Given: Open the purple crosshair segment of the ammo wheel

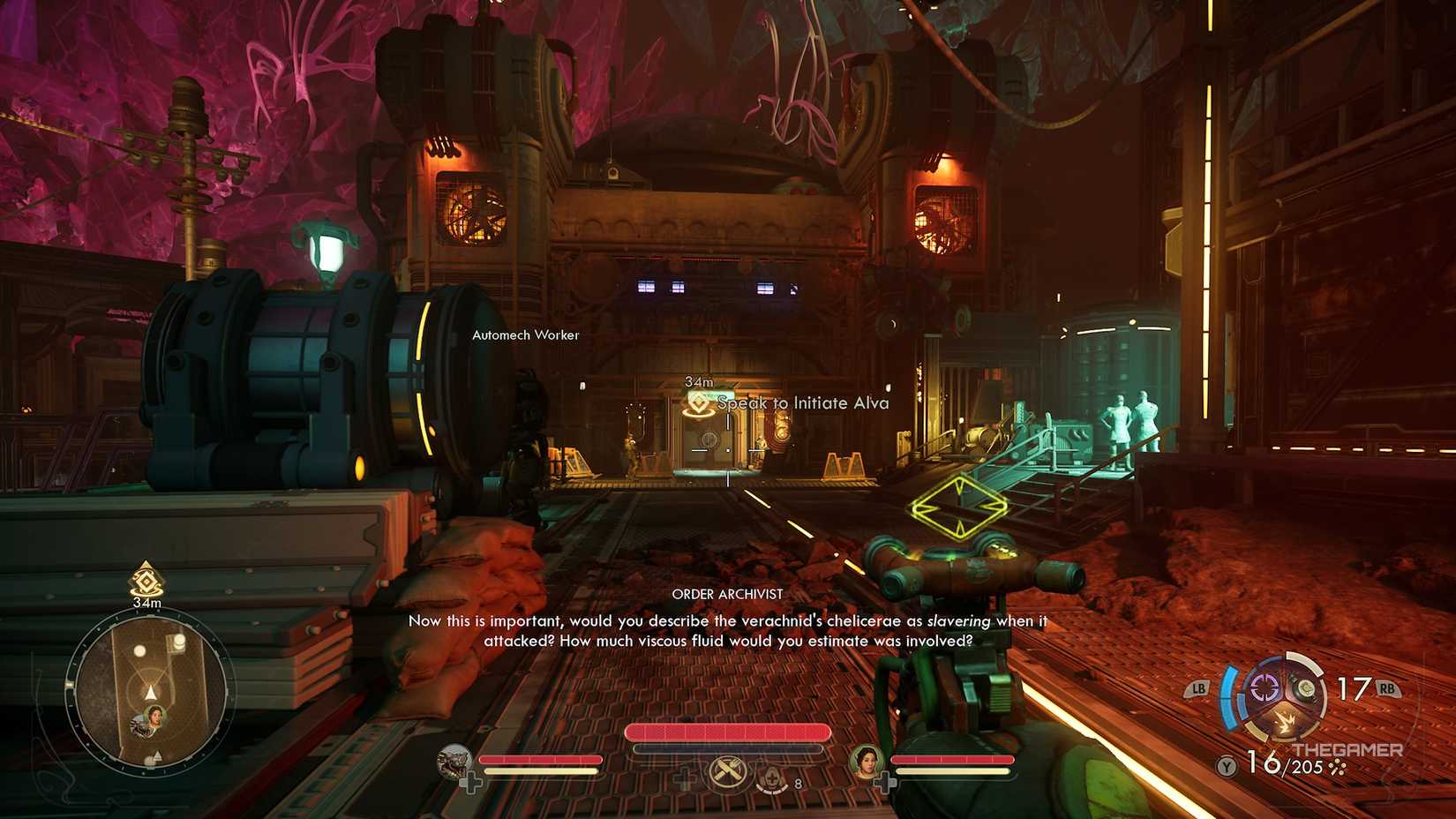Looking at the screenshot, I should tap(1265, 688).
